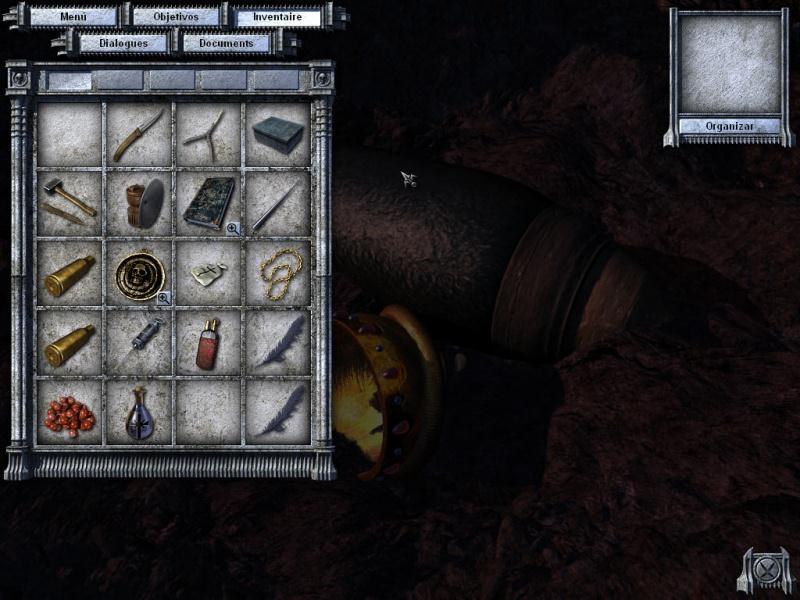Magnify the old book with its zoom icon
800x600 pixels.
[233, 229]
